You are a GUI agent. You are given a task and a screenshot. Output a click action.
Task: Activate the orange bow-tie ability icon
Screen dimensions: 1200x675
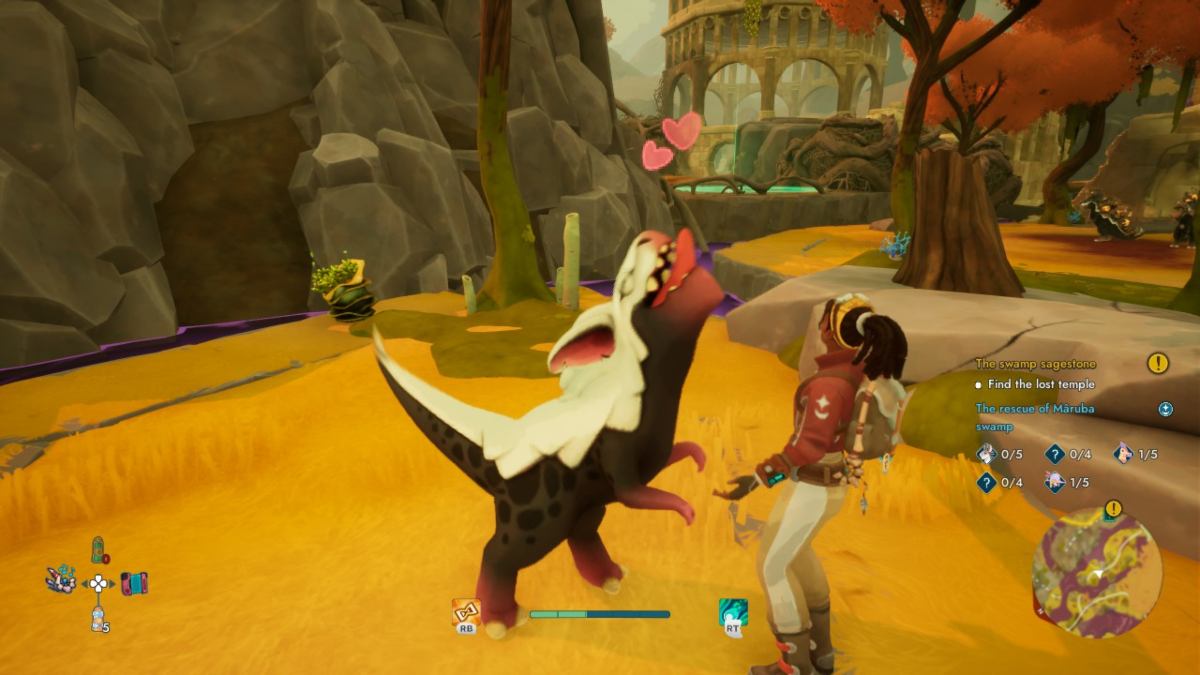(x=466, y=612)
